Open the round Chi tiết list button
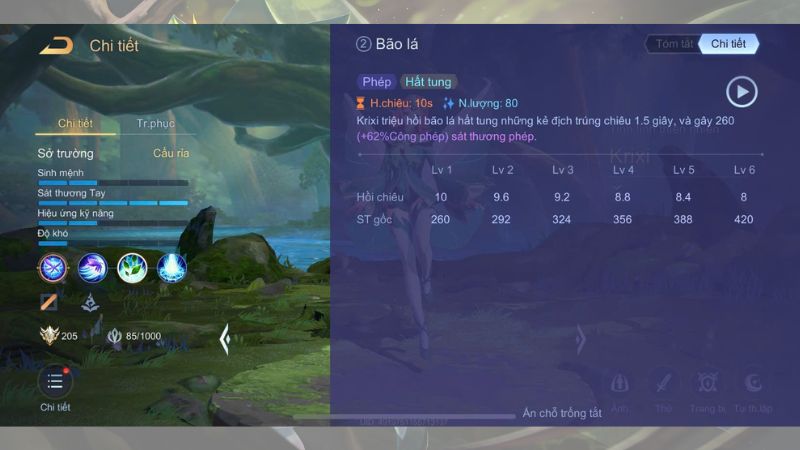 (55, 382)
